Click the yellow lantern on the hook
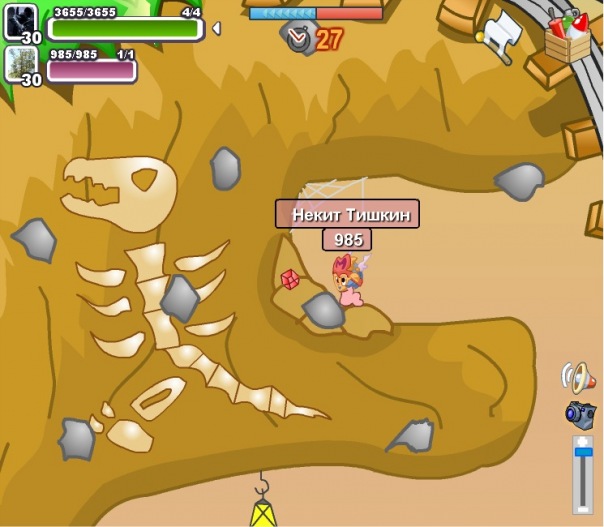 (x=263, y=511)
